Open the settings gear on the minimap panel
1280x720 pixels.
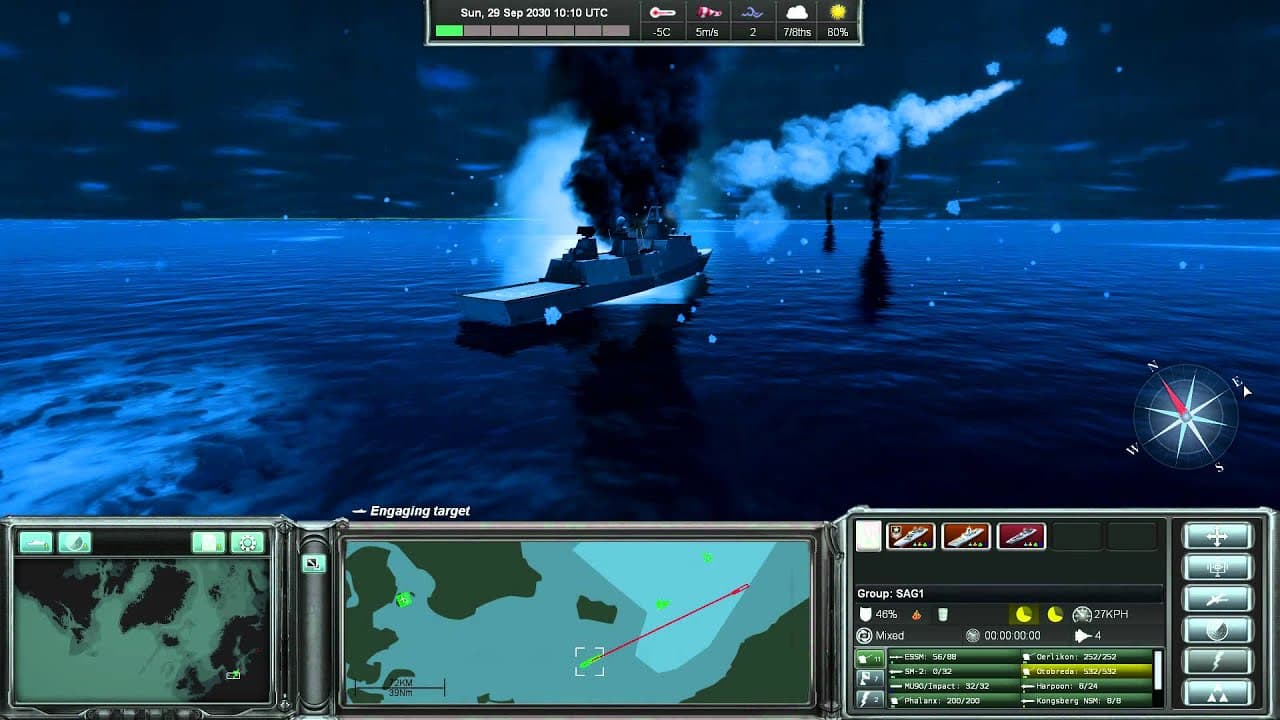247,542
